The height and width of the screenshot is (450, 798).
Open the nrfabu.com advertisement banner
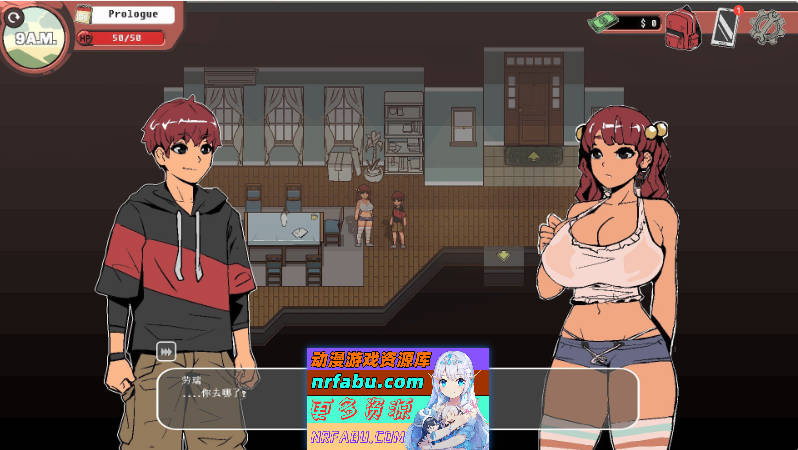(397, 398)
